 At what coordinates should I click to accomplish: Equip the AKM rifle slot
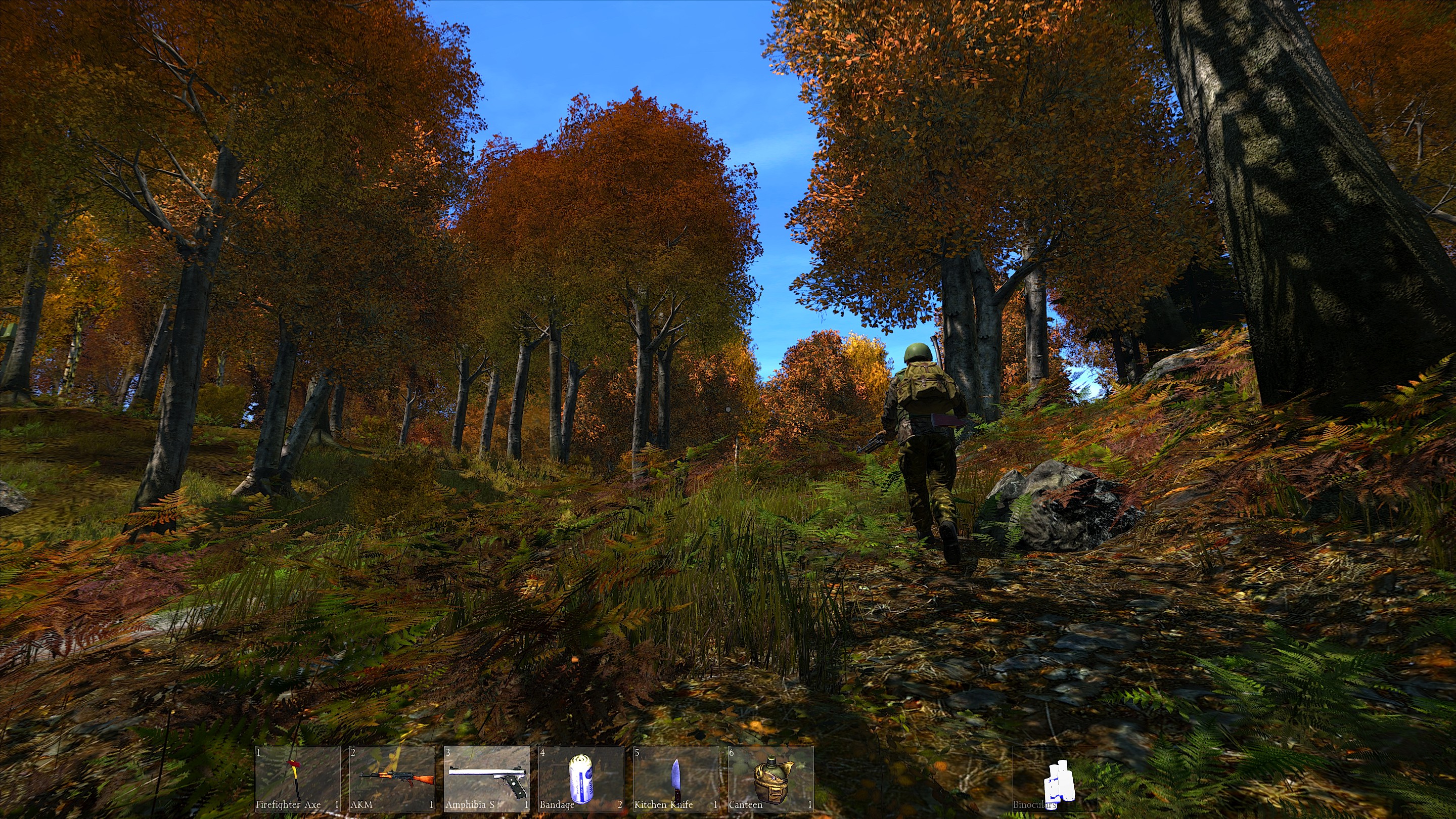(392, 779)
